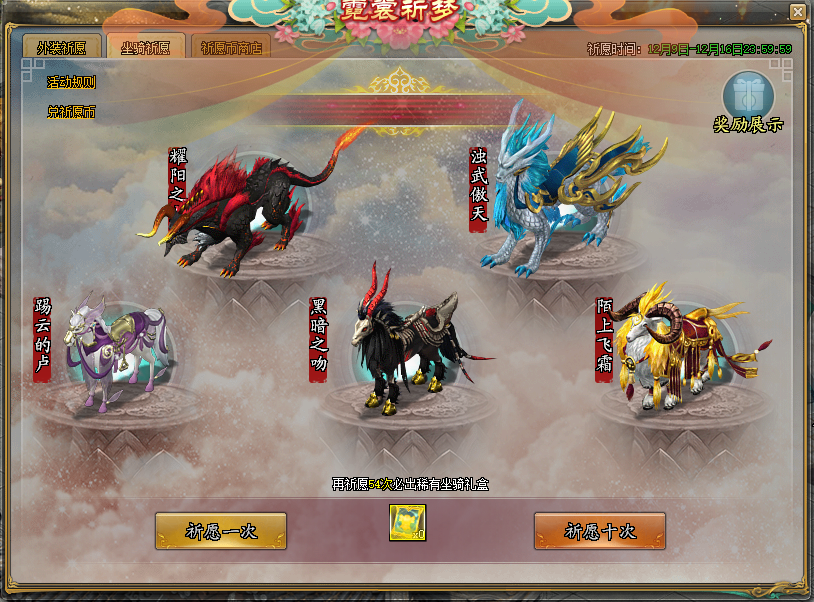The width and height of the screenshot is (814, 602).
Task: Close the wish event window
Action: coord(797,11)
